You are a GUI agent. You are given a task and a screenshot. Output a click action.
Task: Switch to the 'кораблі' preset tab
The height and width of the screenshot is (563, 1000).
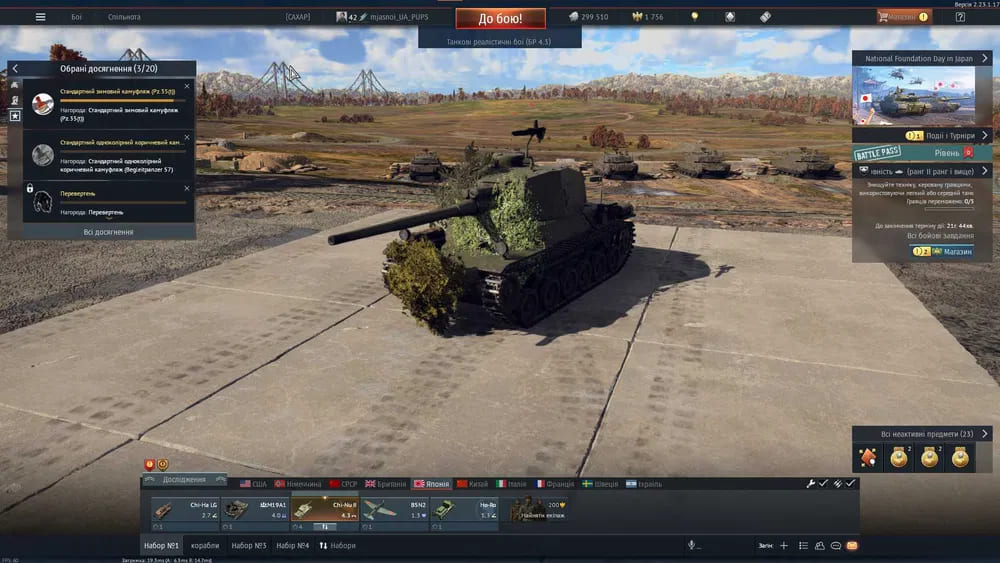[205, 546]
